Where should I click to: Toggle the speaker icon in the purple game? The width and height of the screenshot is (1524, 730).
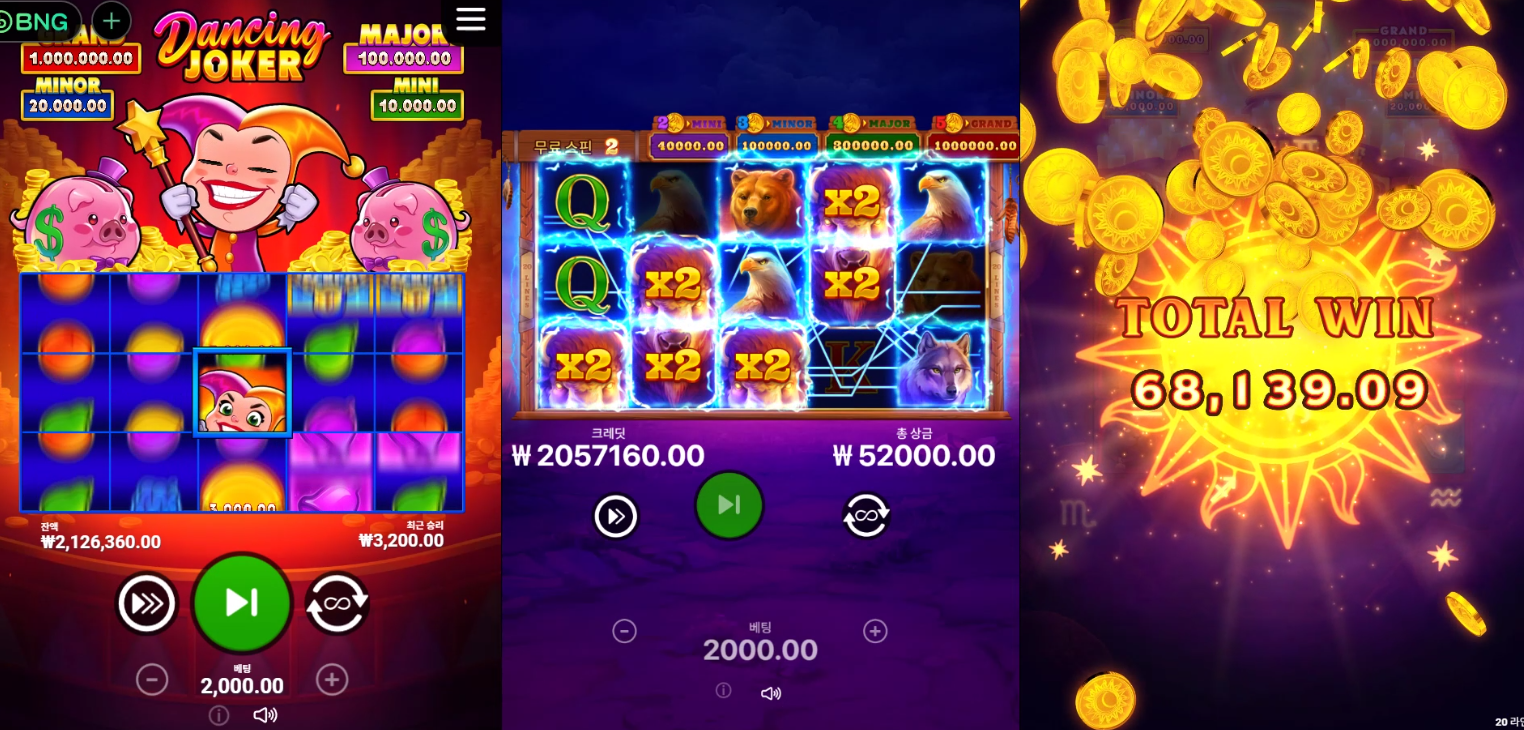click(x=770, y=693)
